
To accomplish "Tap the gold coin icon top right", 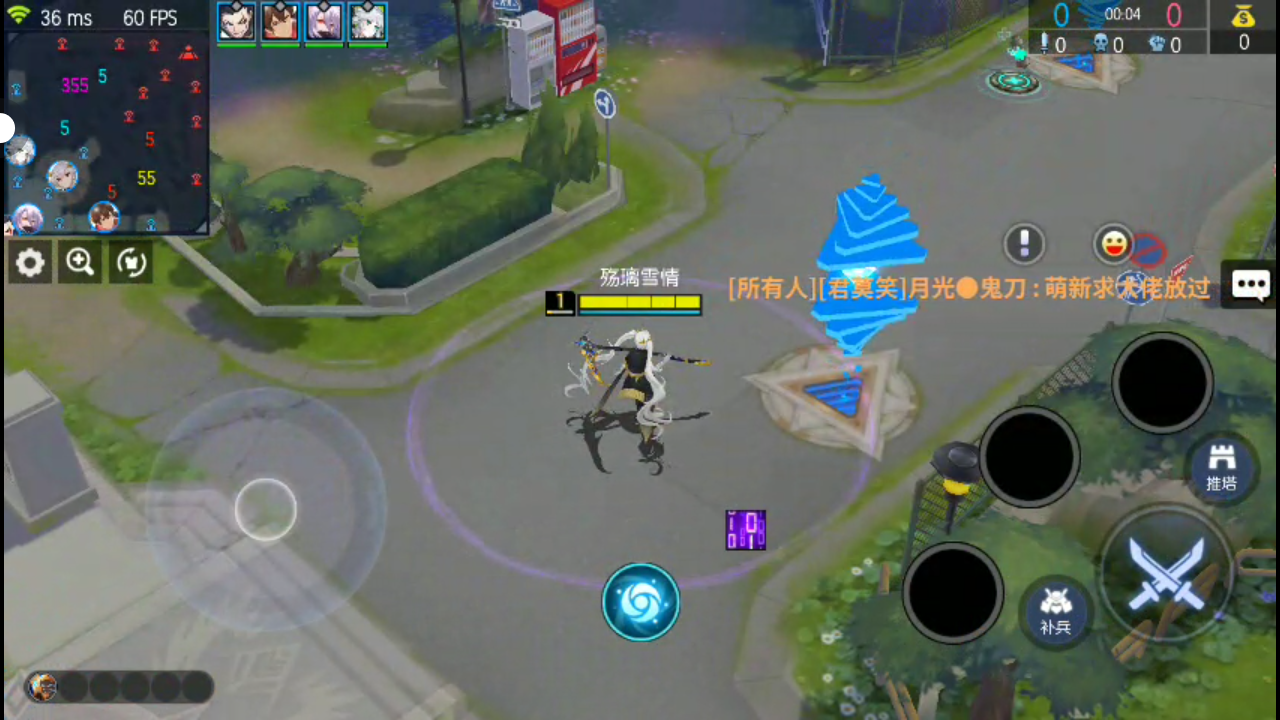I will (x=1243, y=18).
